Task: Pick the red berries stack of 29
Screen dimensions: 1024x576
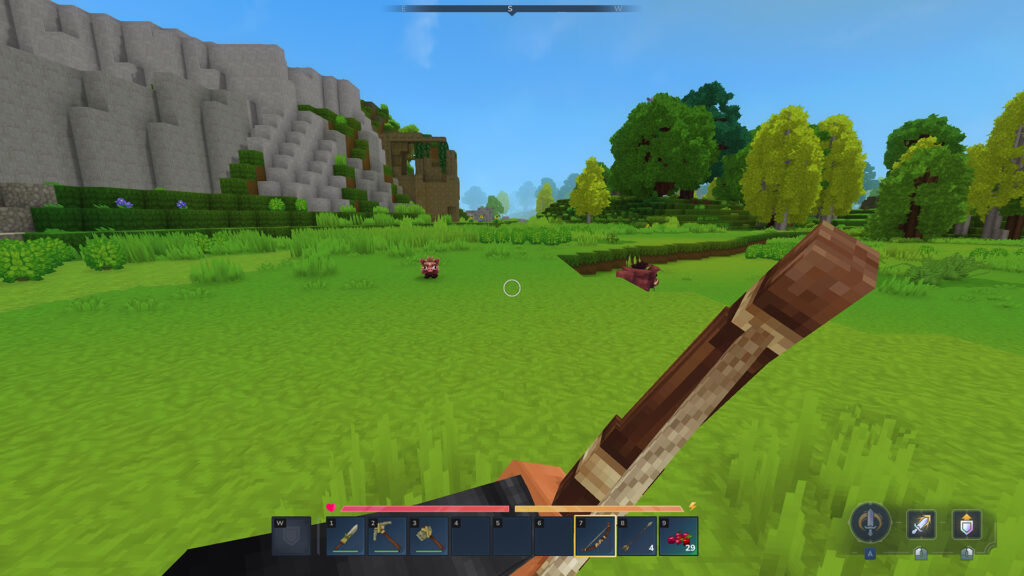Action: coord(678,536)
